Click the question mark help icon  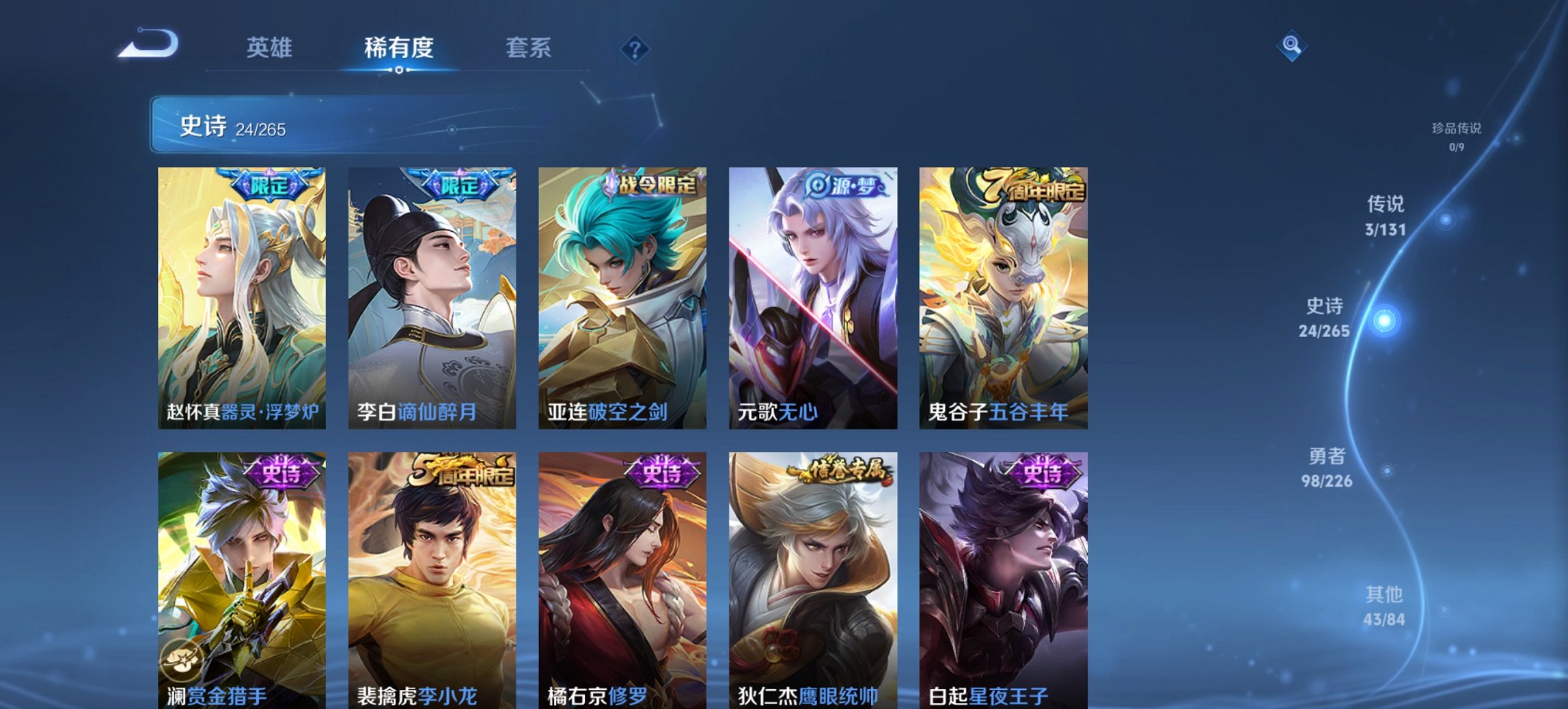point(636,50)
